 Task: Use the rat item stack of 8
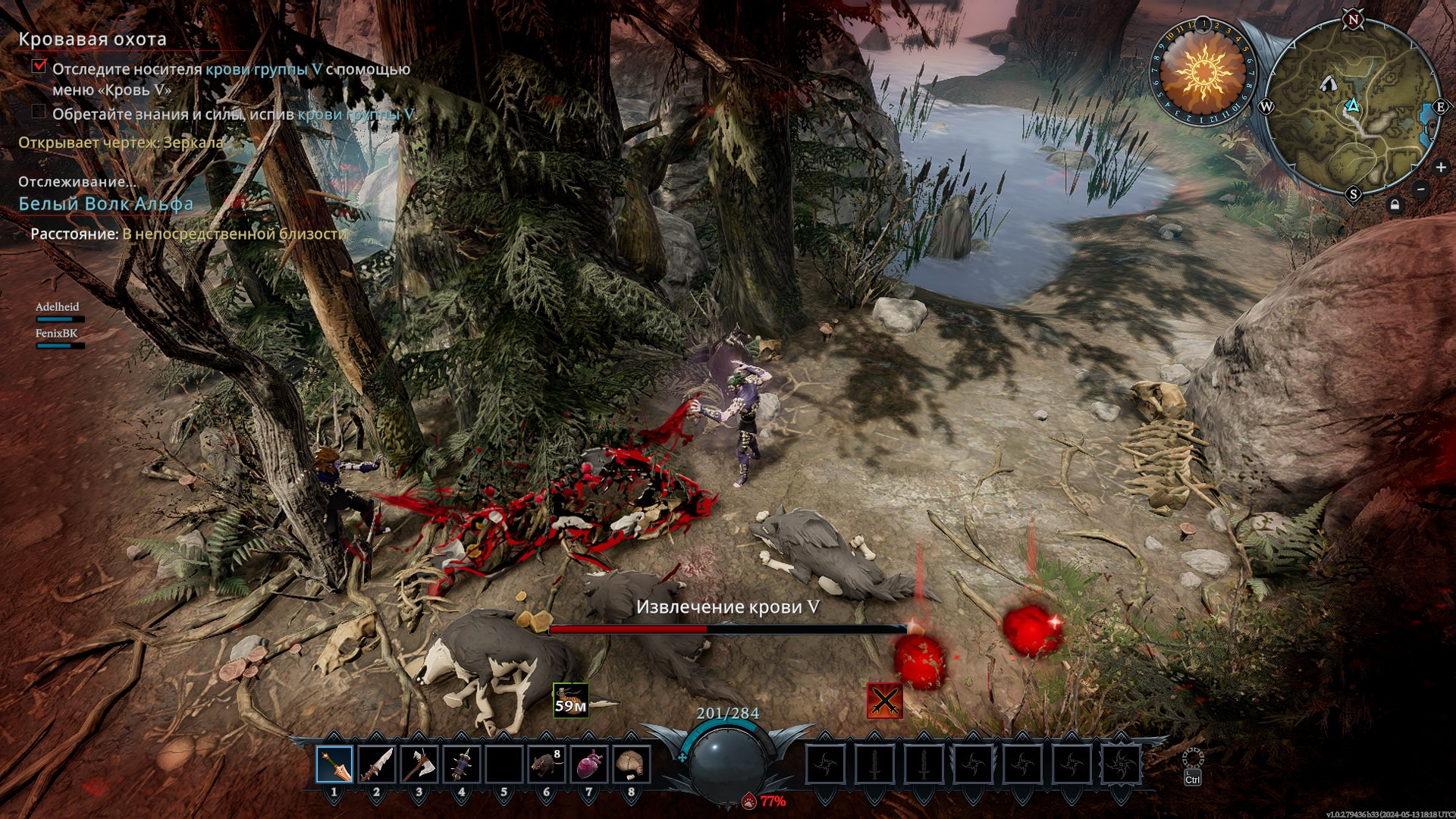point(547,765)
